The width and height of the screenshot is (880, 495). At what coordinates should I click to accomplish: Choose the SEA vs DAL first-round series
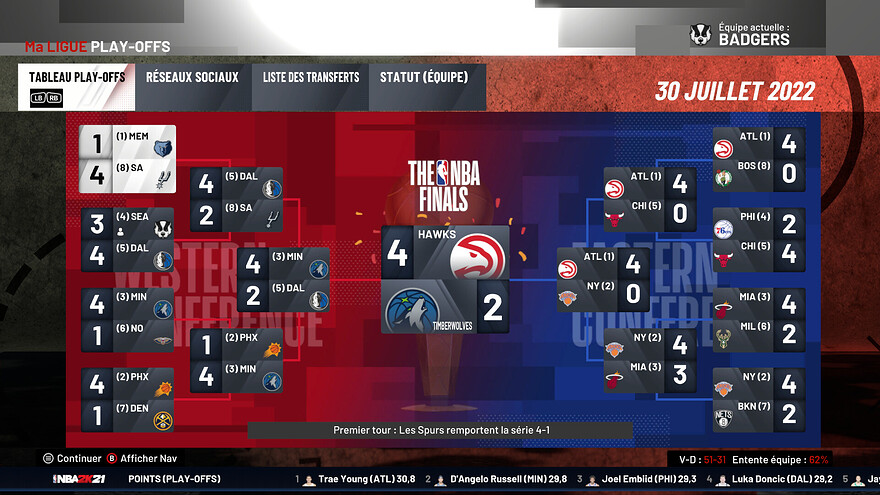tap(128, 240)
